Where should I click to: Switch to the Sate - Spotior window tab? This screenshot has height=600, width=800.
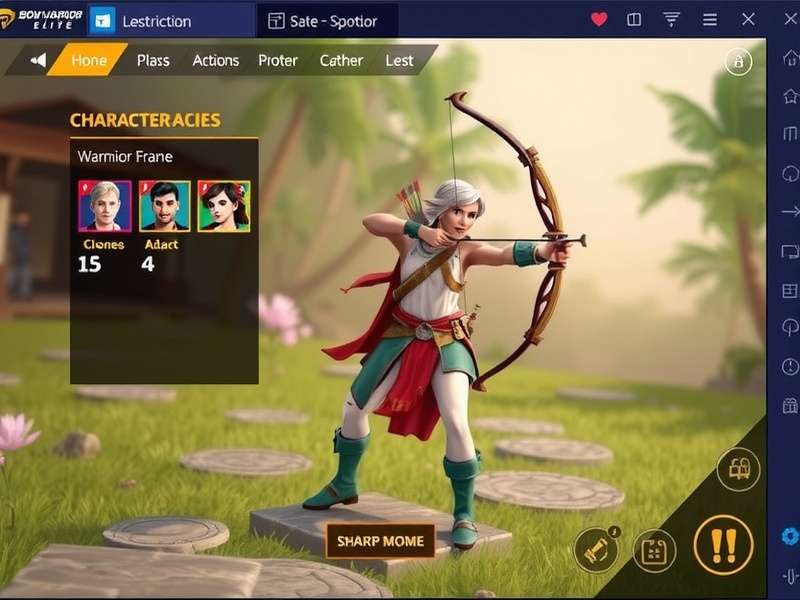point(329,20)
